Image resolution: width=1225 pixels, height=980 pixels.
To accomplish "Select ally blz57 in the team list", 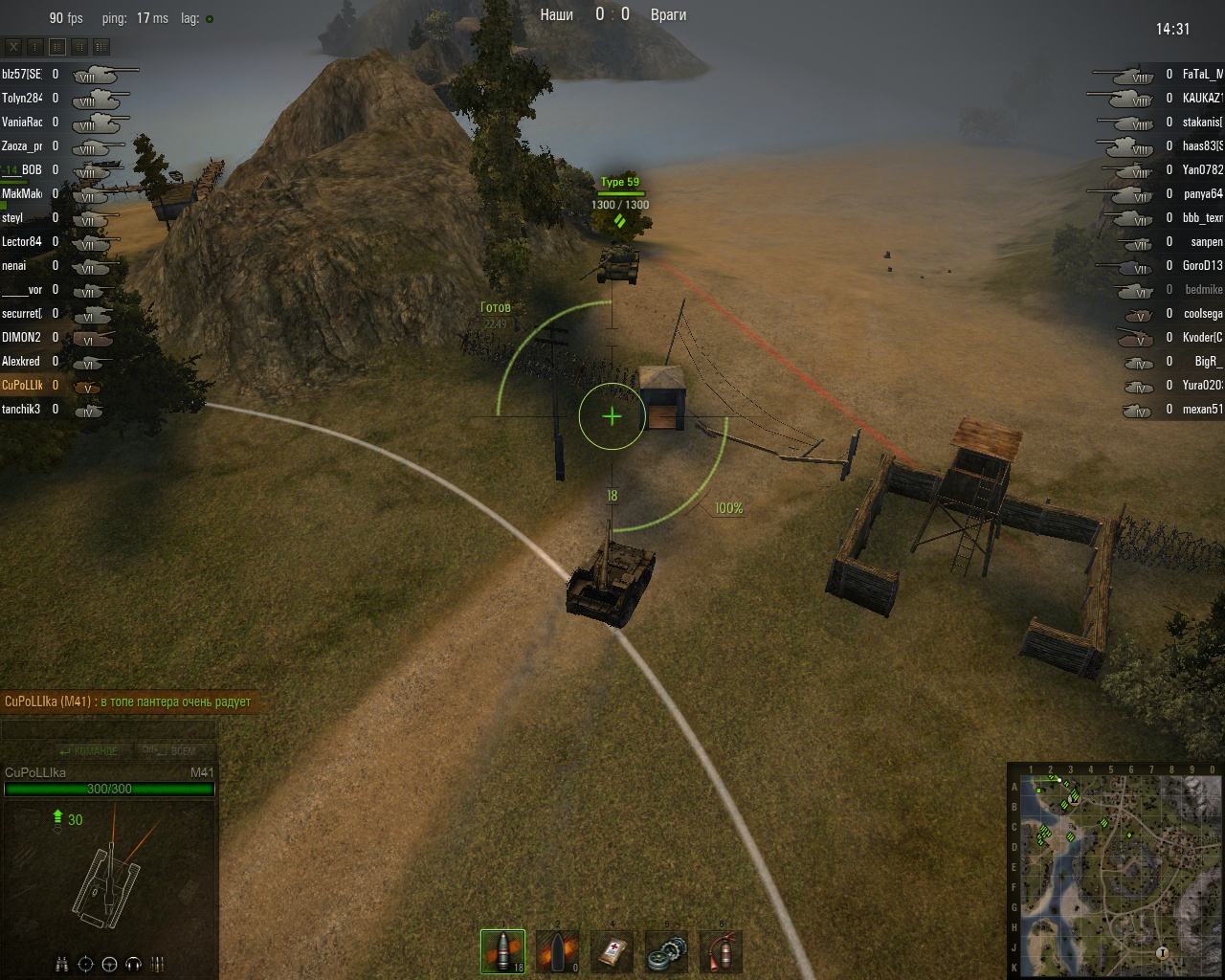I will [x=22, y=74].
